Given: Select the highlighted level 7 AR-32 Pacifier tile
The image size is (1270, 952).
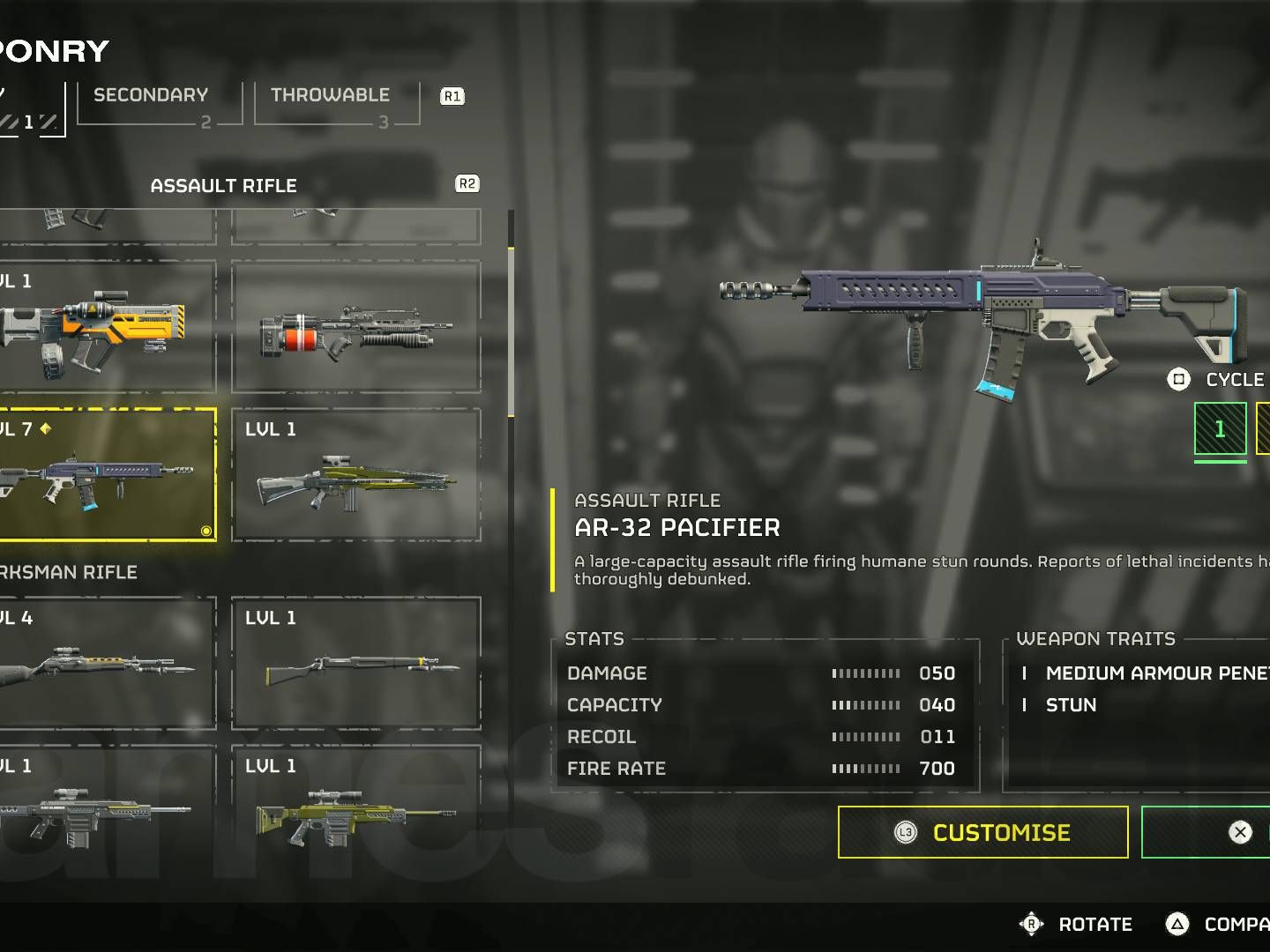Looking at the screenshot, I should coord(106,474).
